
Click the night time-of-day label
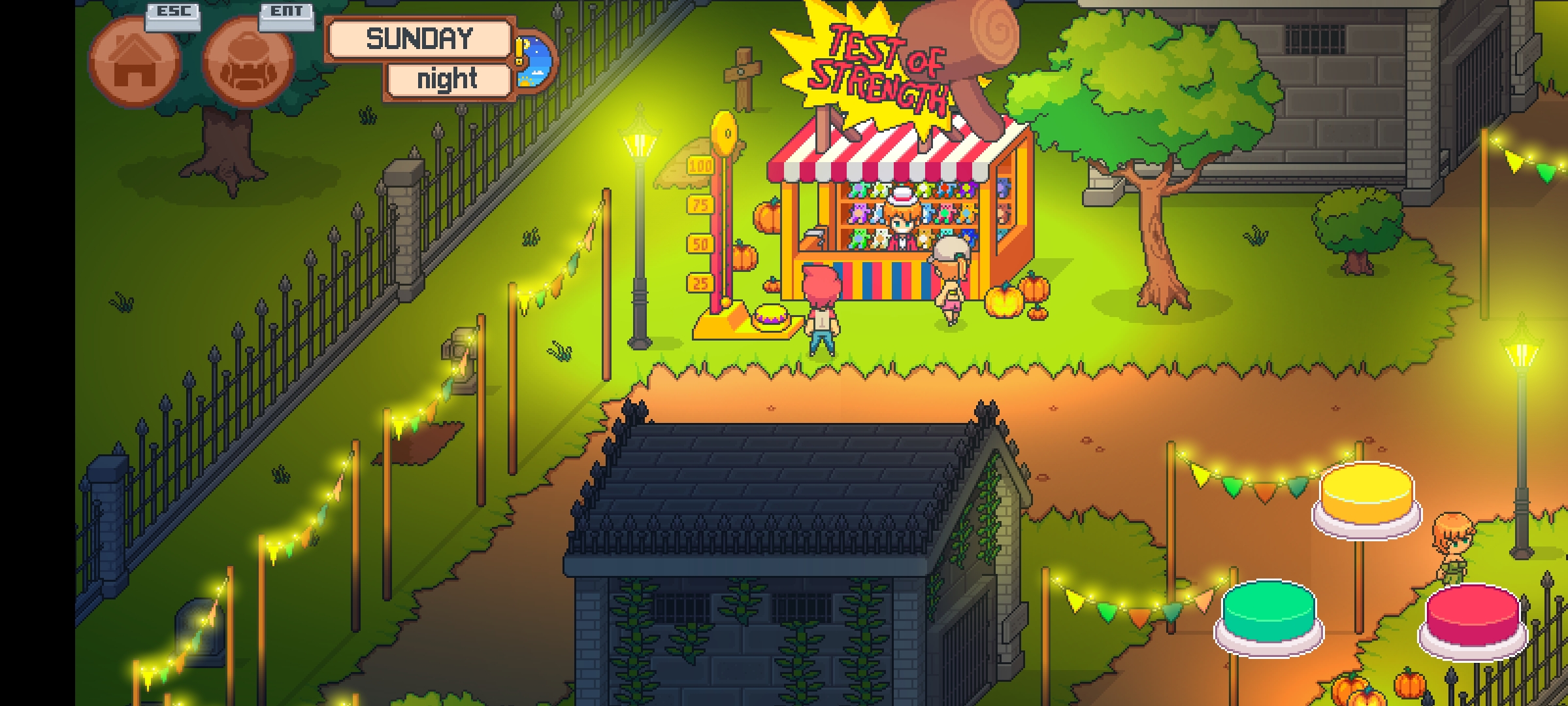(448, 80)
